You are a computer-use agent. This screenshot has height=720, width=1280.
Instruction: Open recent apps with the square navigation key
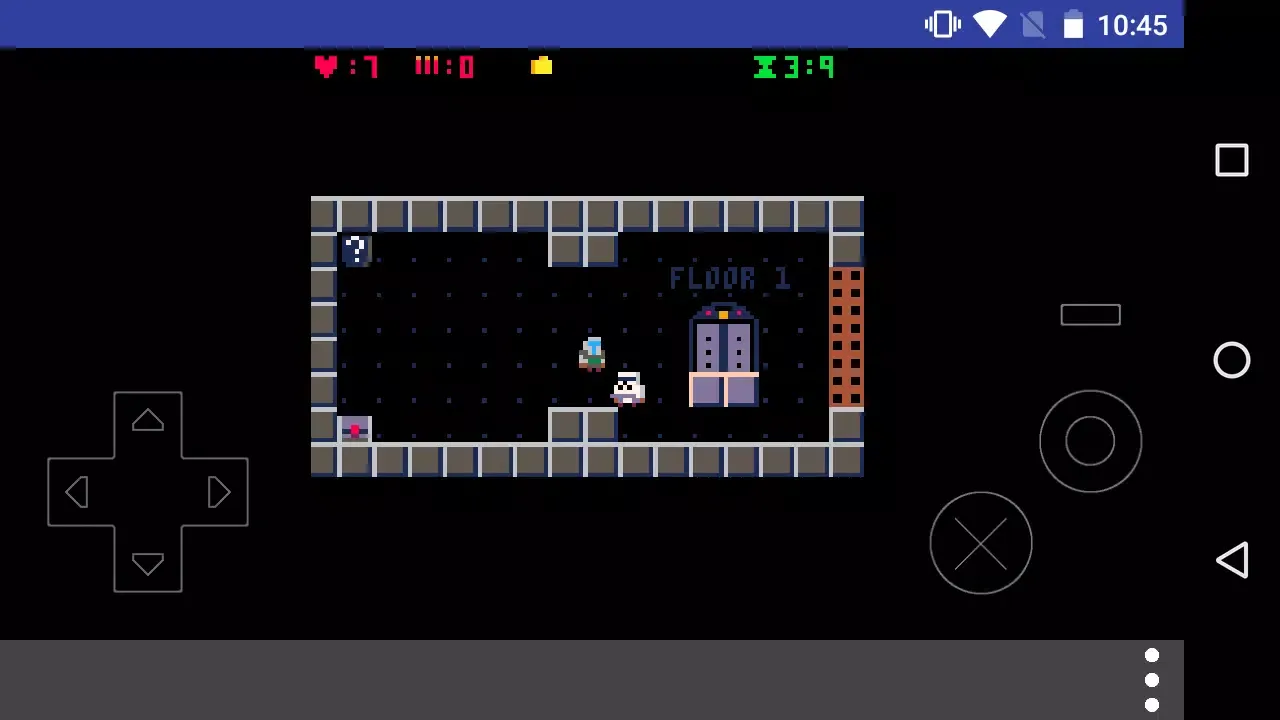[x=1232, y=160]
